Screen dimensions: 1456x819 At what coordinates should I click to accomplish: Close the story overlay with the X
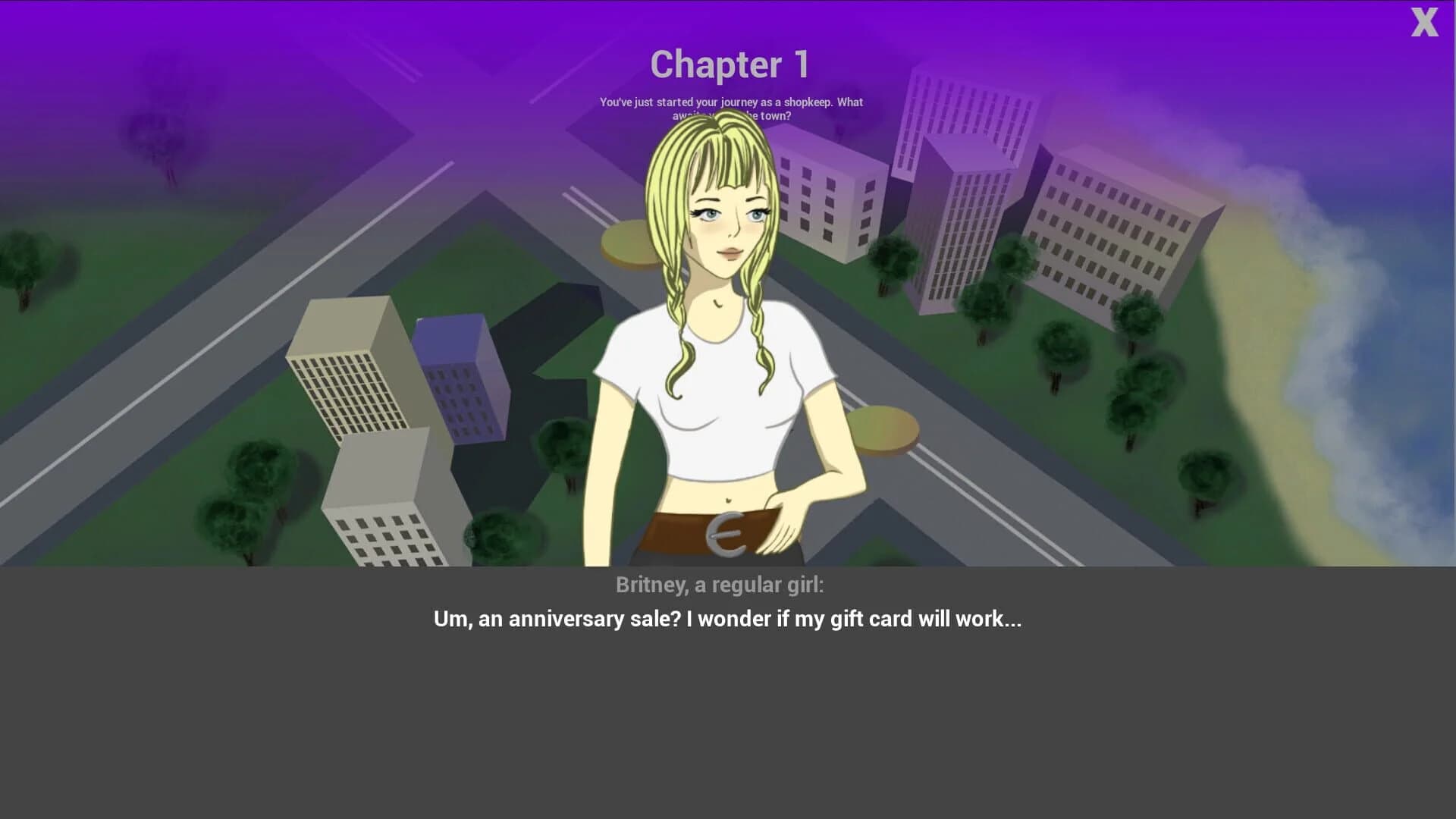coord(1425,24)
